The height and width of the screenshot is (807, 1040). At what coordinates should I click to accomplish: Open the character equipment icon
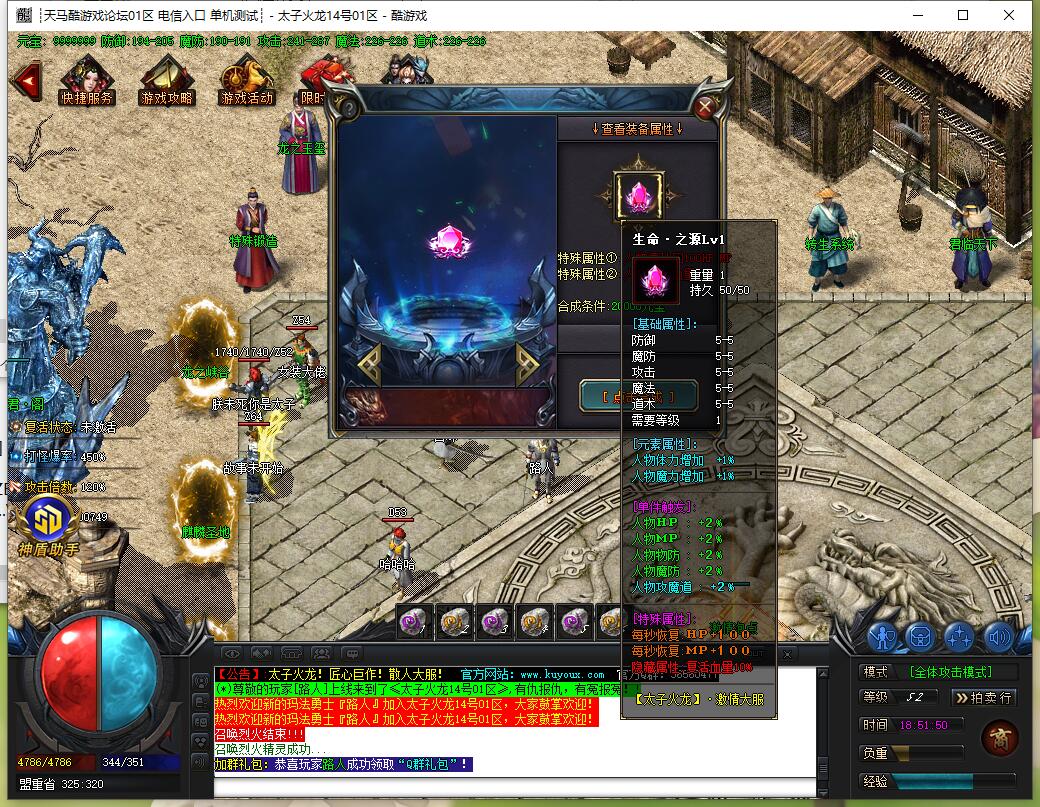point(881,635)
